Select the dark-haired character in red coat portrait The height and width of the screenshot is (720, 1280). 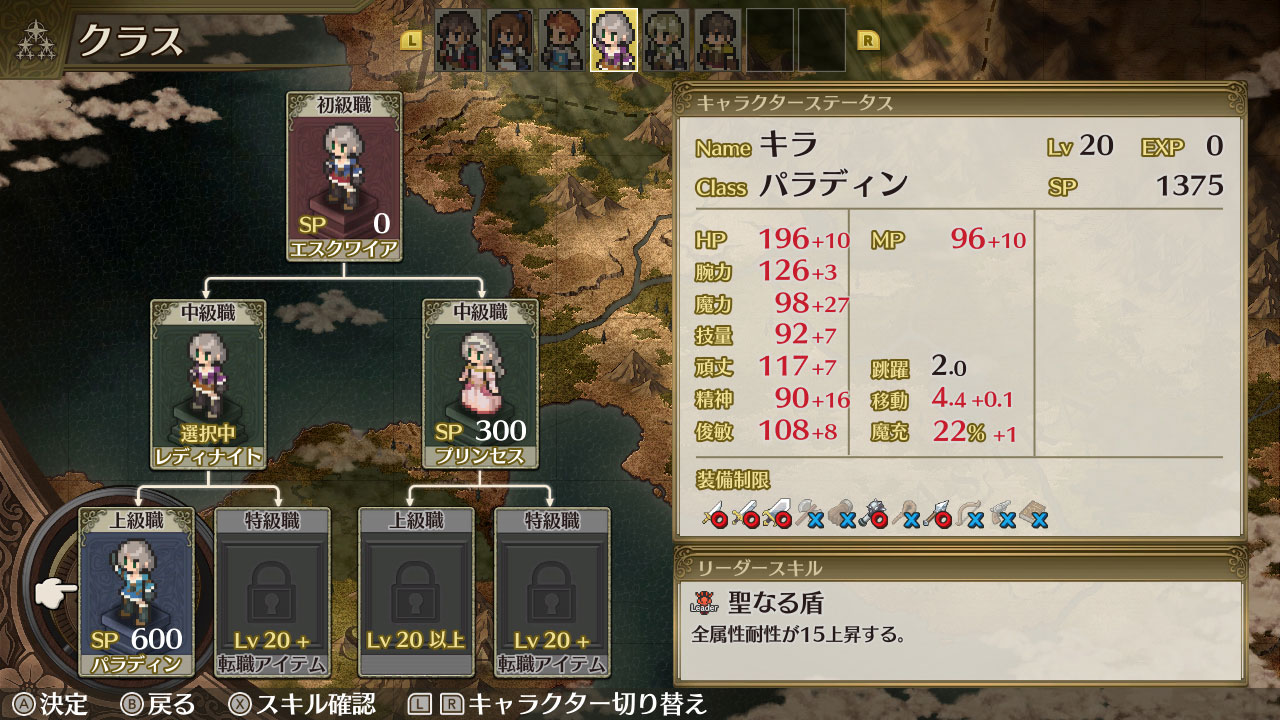458,40
